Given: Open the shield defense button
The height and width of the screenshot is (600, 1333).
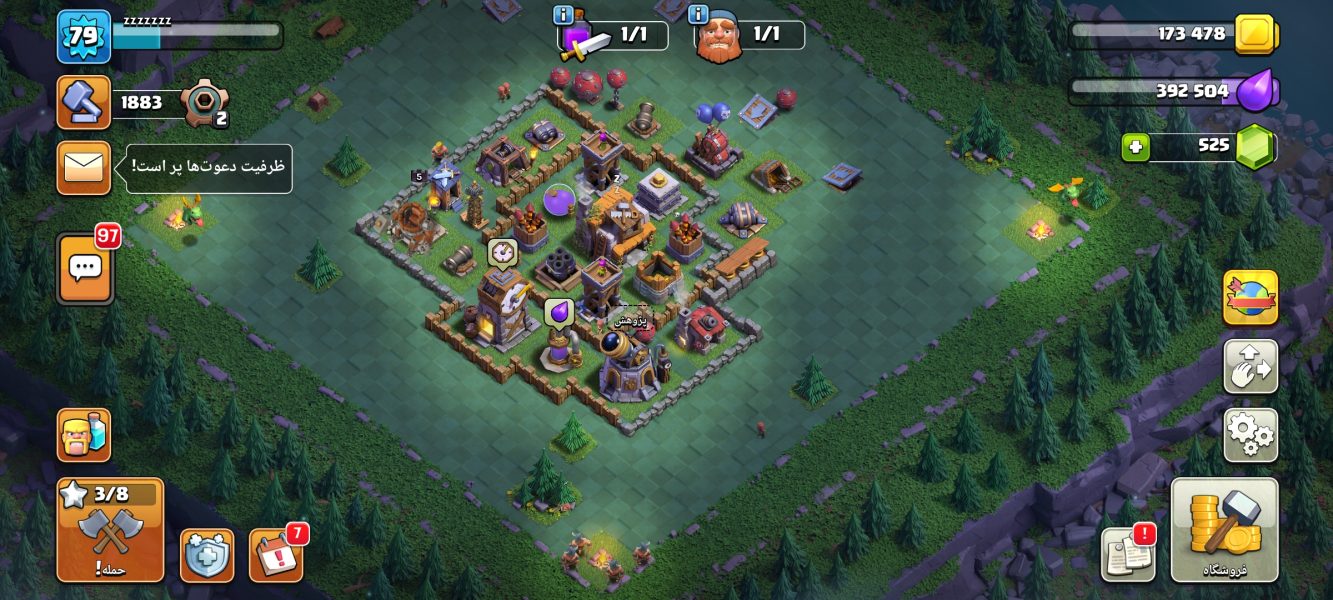Looking at the screenshot, I should coord(207,555).
